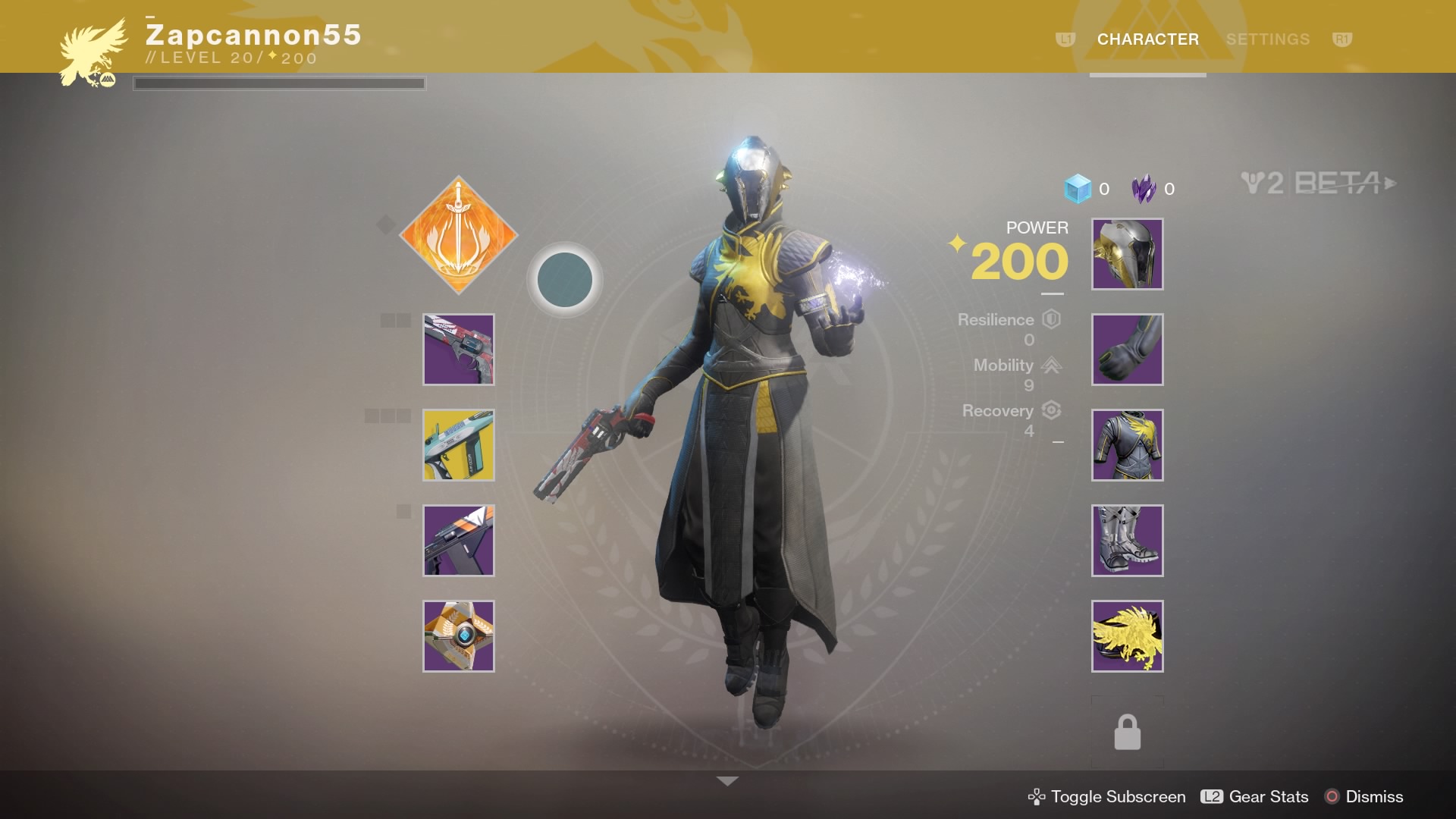Open the chest armor robe slot
This screenshot has width=1456, height=819.
(1127, 445)
